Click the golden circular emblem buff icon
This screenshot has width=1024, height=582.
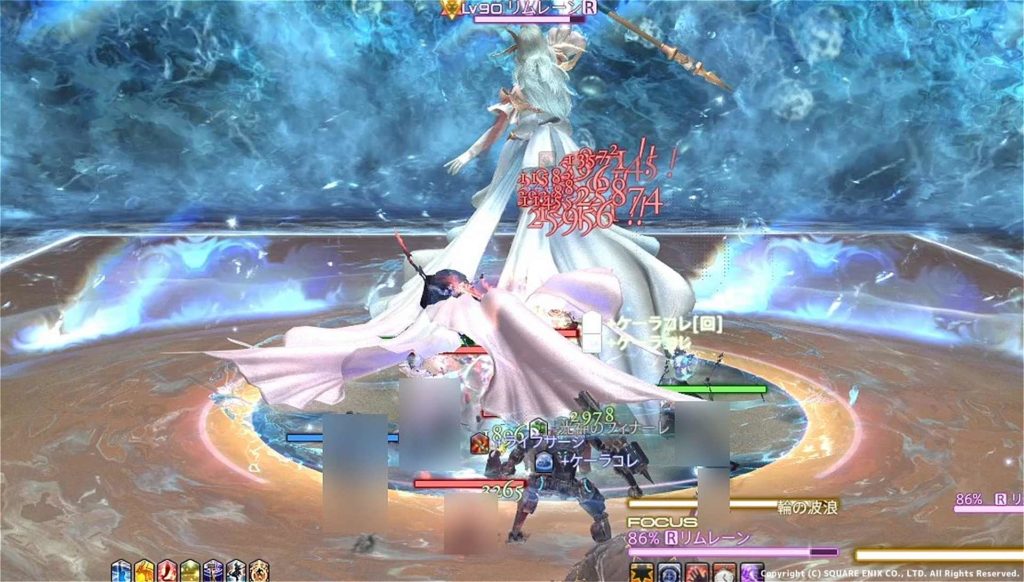click(x=258, y=572)
